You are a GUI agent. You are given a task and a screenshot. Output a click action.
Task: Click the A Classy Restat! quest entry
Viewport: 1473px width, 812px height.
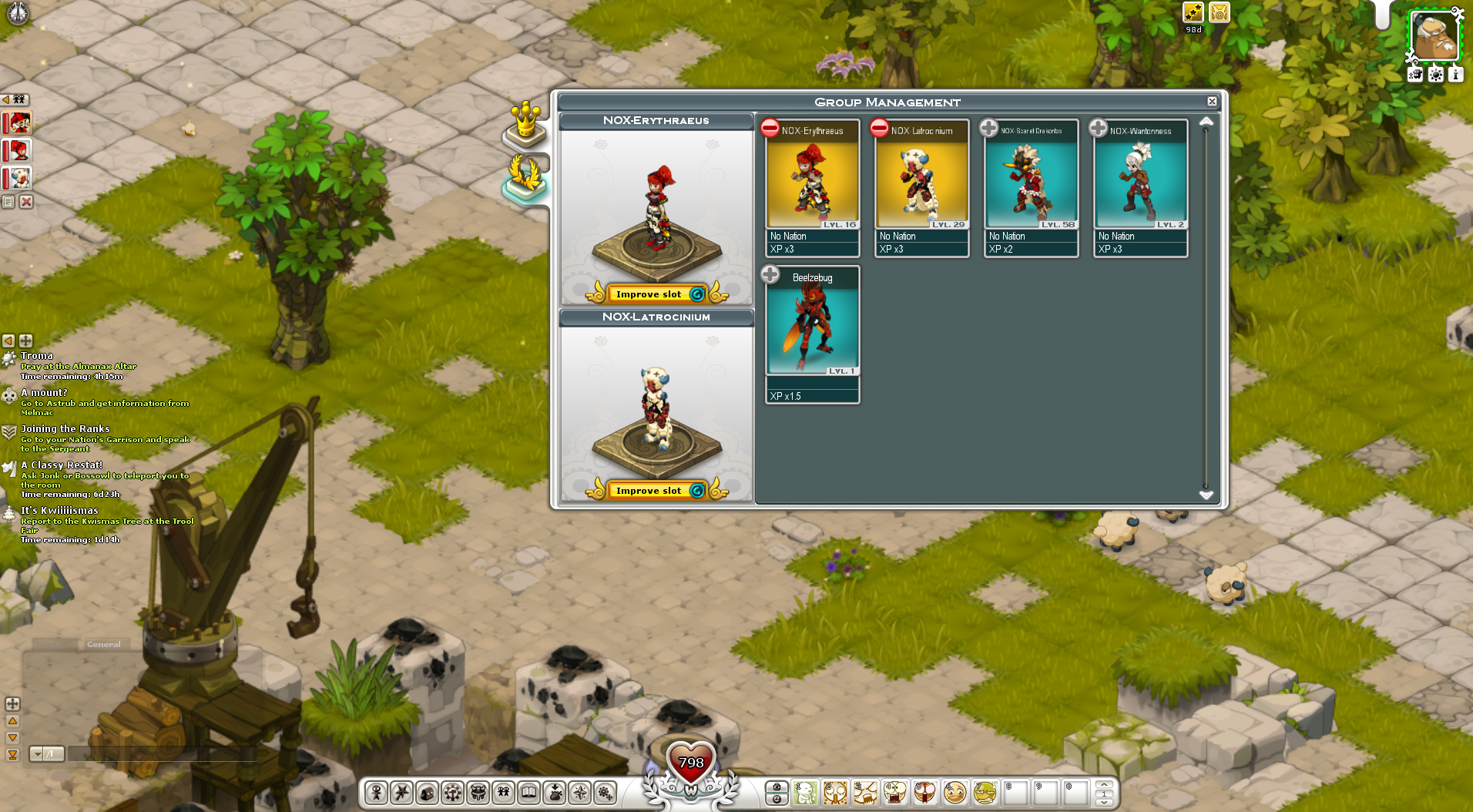62,465
